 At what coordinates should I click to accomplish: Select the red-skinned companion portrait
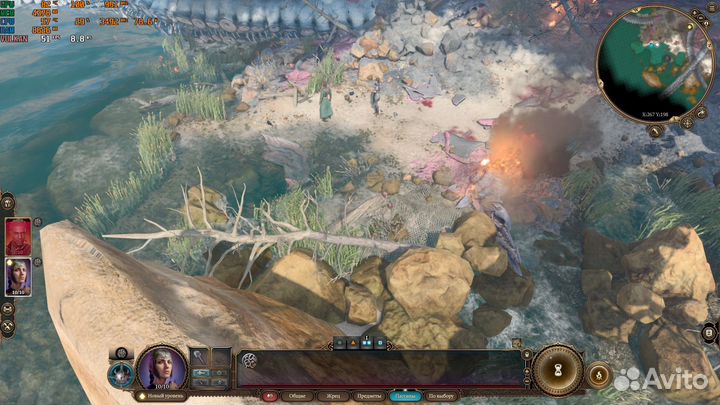coord(19,236)
